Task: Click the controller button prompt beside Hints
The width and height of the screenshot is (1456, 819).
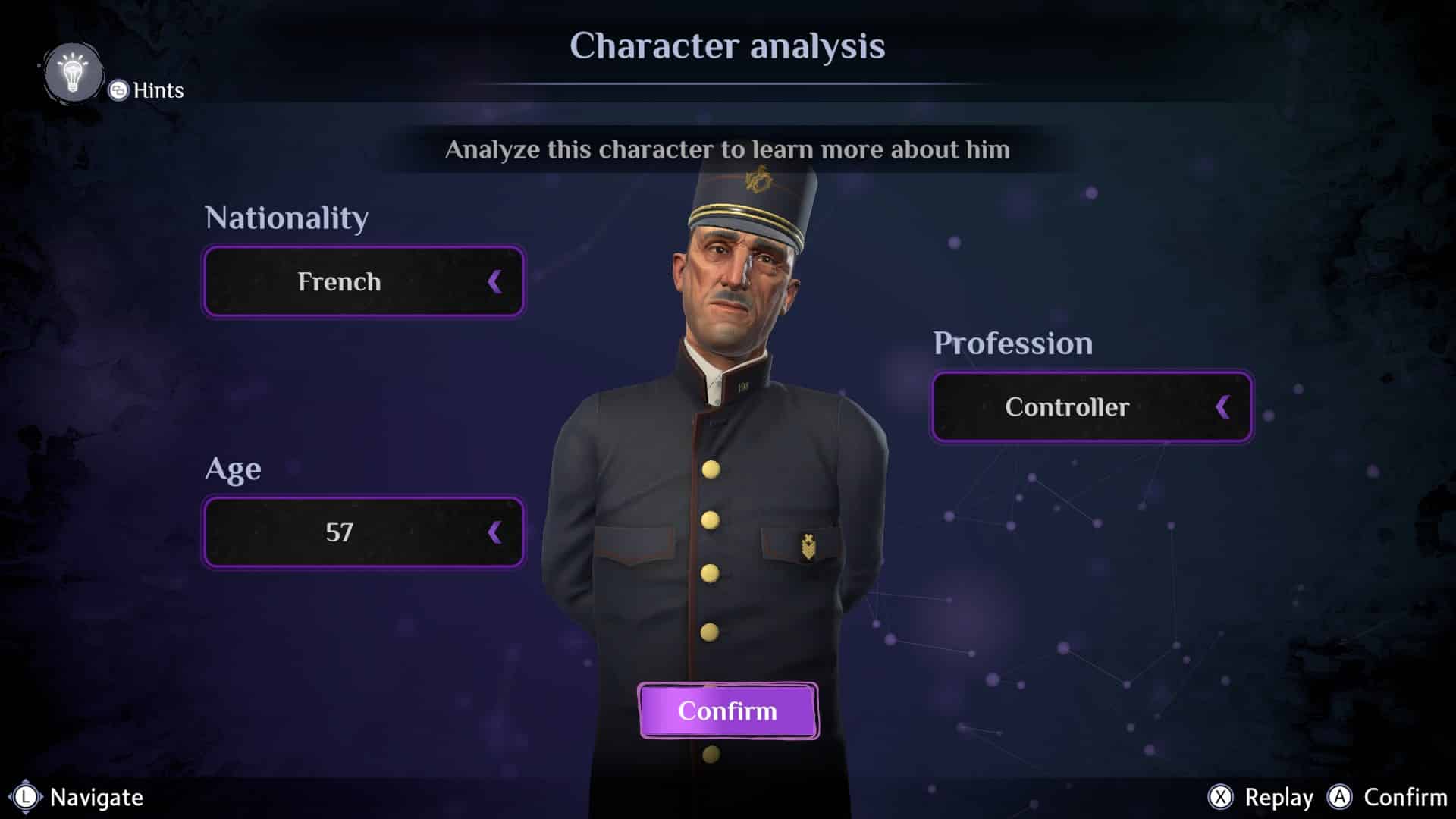Action: 118,91
